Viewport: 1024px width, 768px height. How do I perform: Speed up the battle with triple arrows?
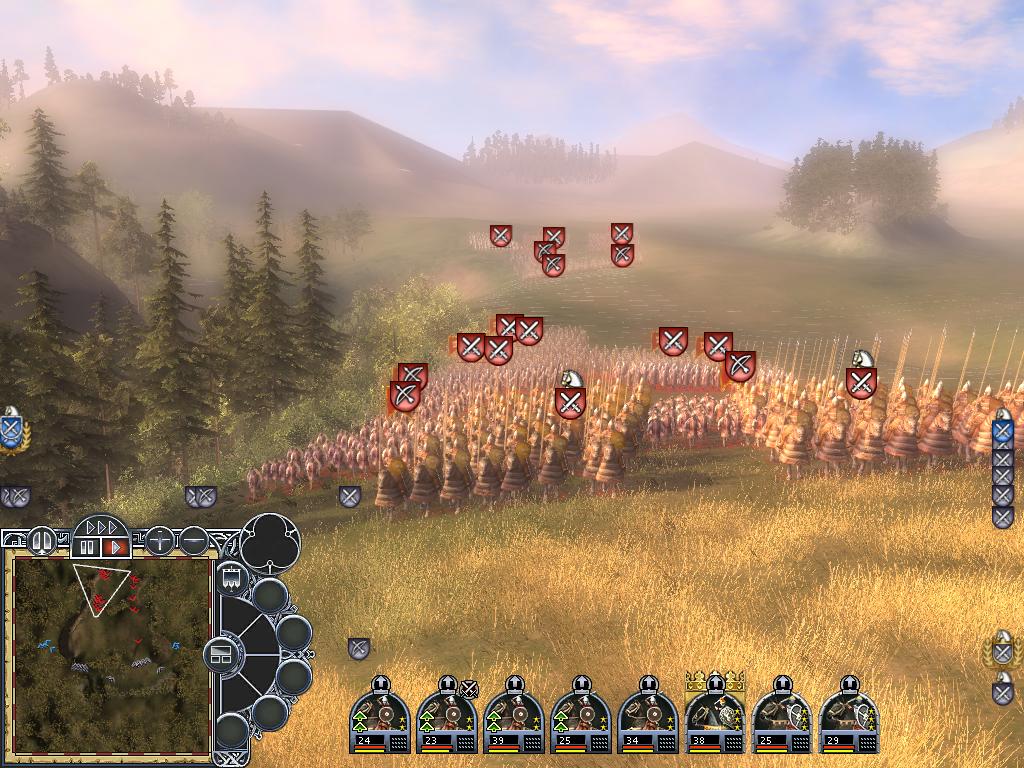click(102, 526)
